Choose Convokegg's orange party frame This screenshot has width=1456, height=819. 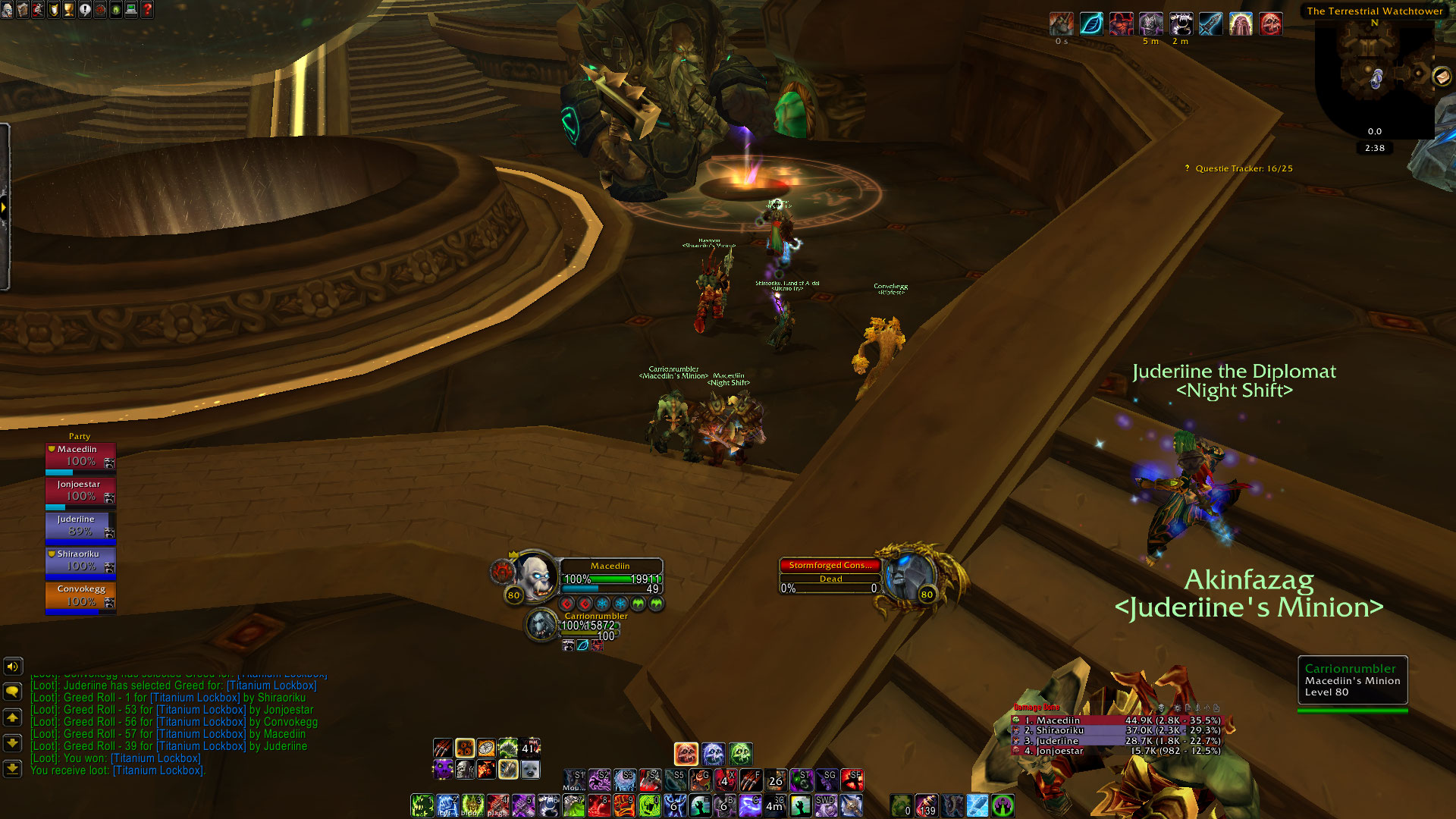coord(80,596)
